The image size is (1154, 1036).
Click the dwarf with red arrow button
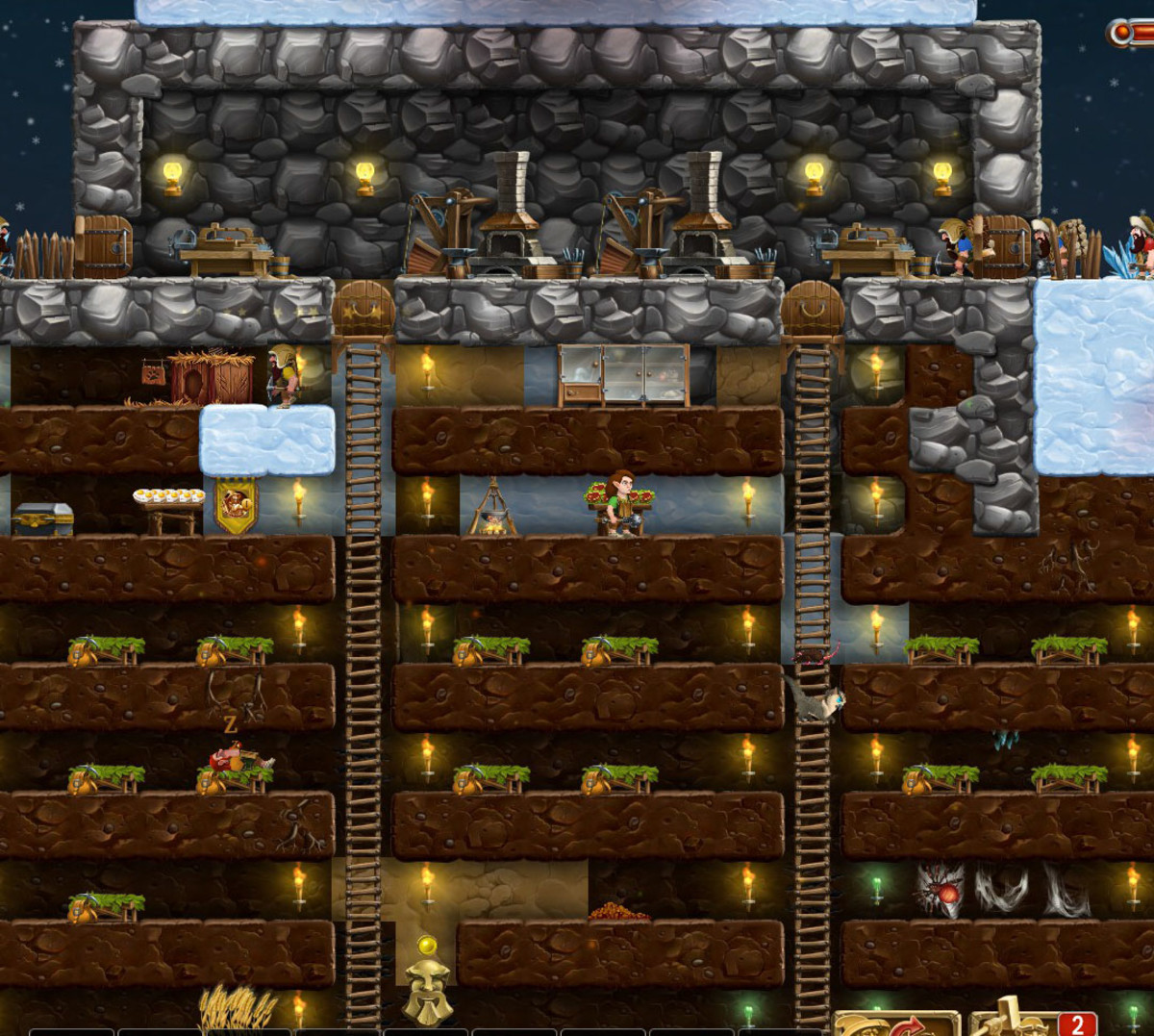point(893,1023)
